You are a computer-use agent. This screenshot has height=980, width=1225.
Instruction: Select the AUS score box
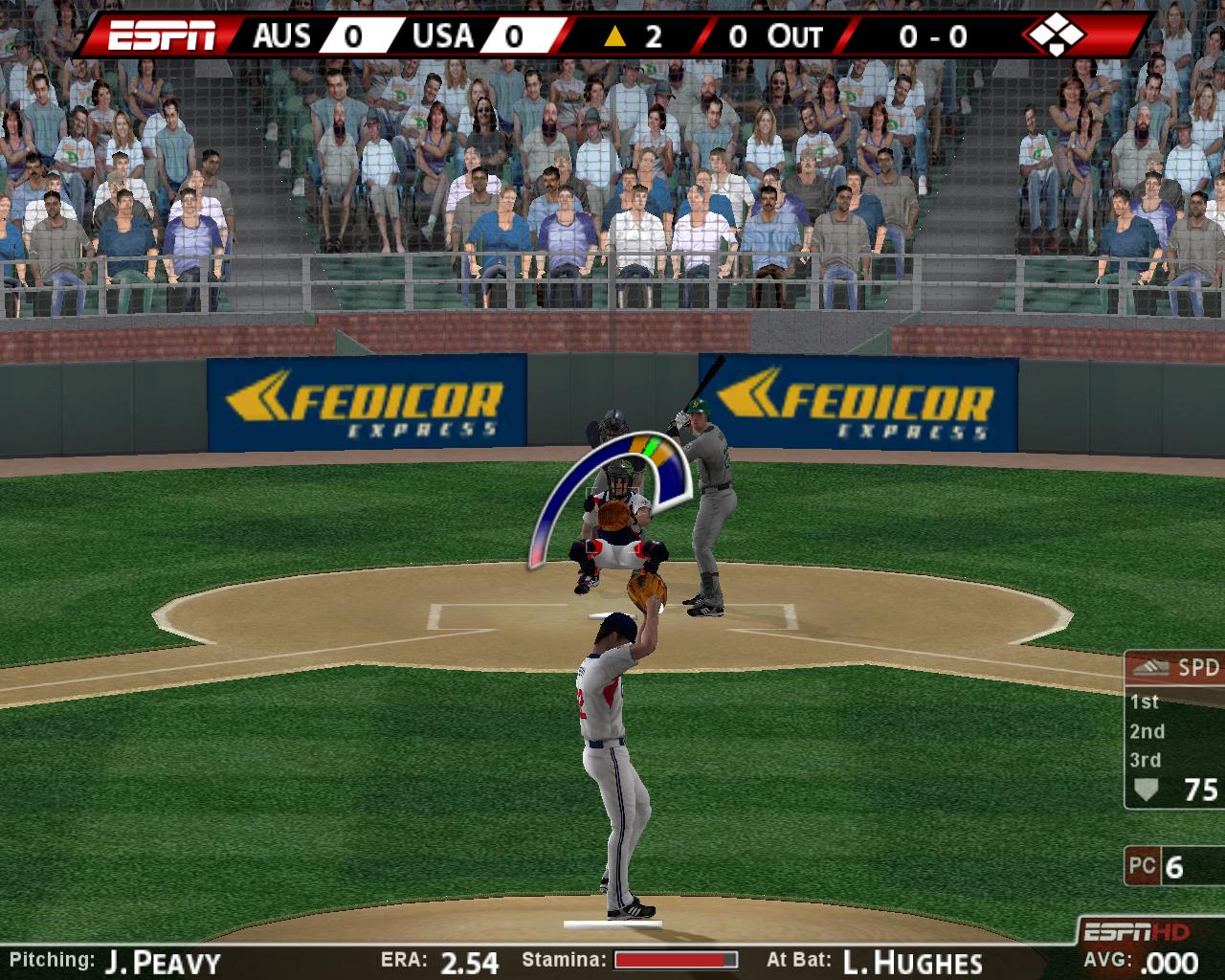pyautogui.click(x=354, y=36)
